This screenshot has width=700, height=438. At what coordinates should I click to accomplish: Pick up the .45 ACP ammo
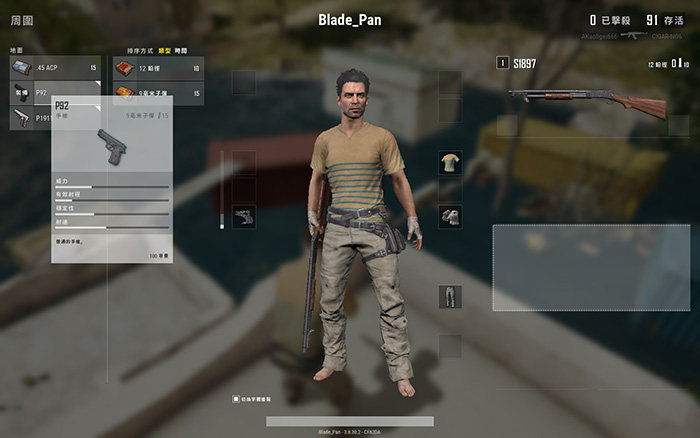tap(55, 67)
